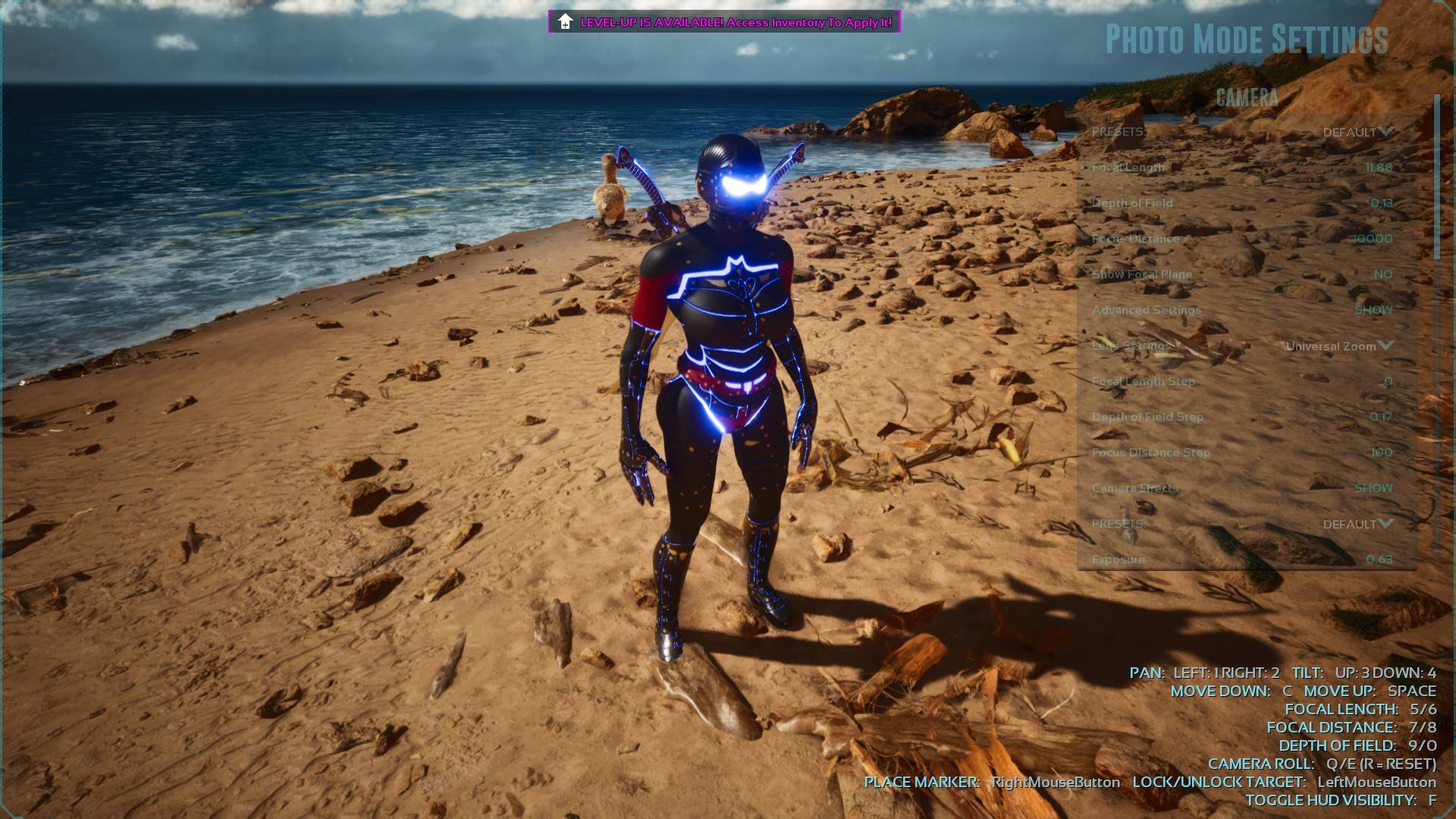Select the CAMERA section header
The width and height of the screenshot is (1456, 819).
pos(1247,96)
